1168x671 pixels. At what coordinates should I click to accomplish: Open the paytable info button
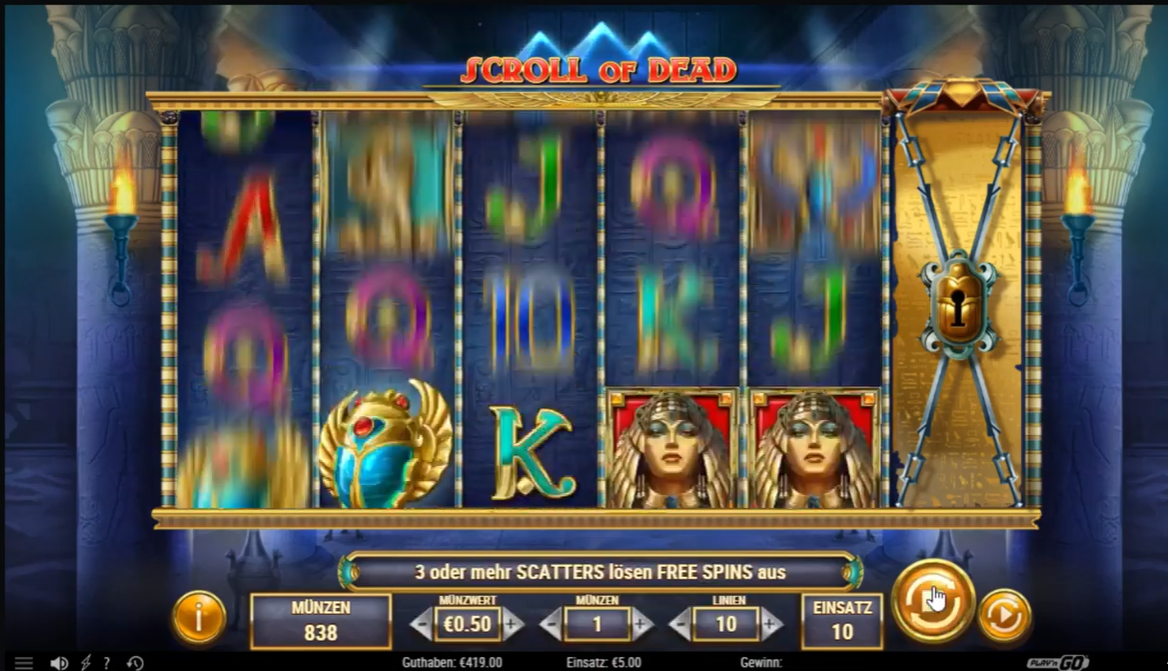(198, 617)
